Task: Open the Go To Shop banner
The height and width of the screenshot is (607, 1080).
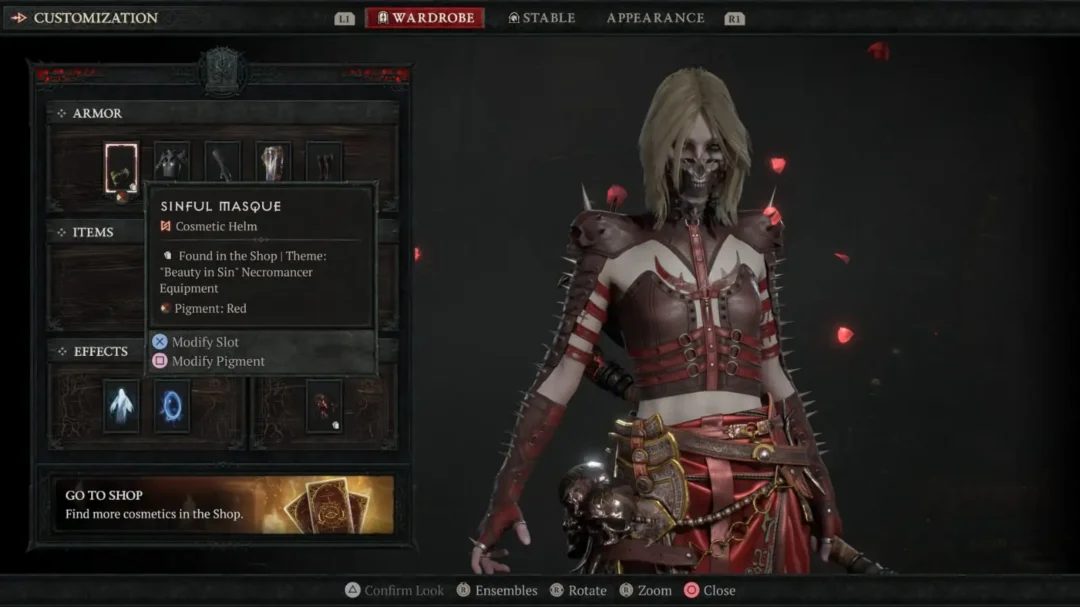Action: coord(223,504)
